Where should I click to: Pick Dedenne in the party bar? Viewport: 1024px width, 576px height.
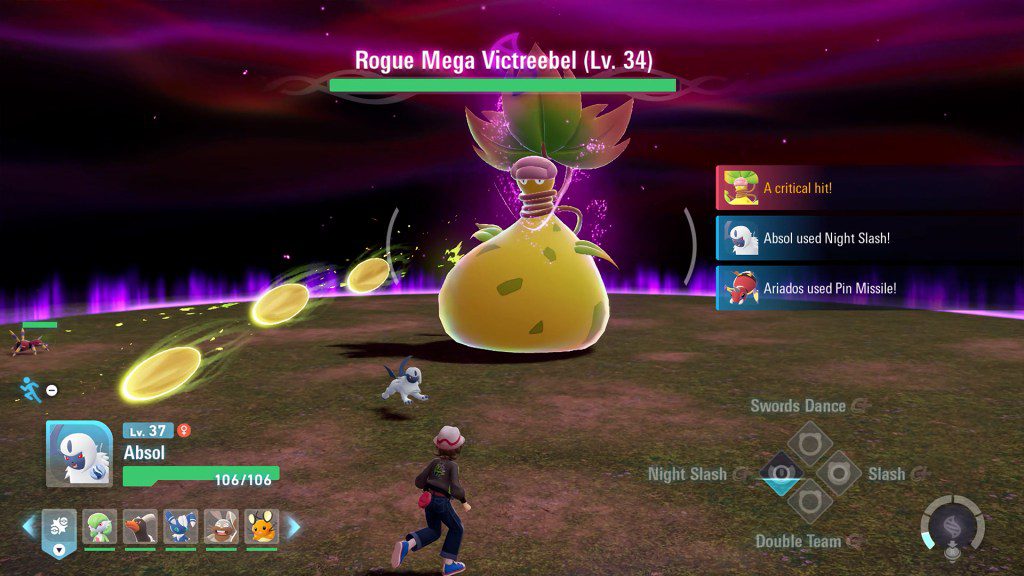coord(261,526)
